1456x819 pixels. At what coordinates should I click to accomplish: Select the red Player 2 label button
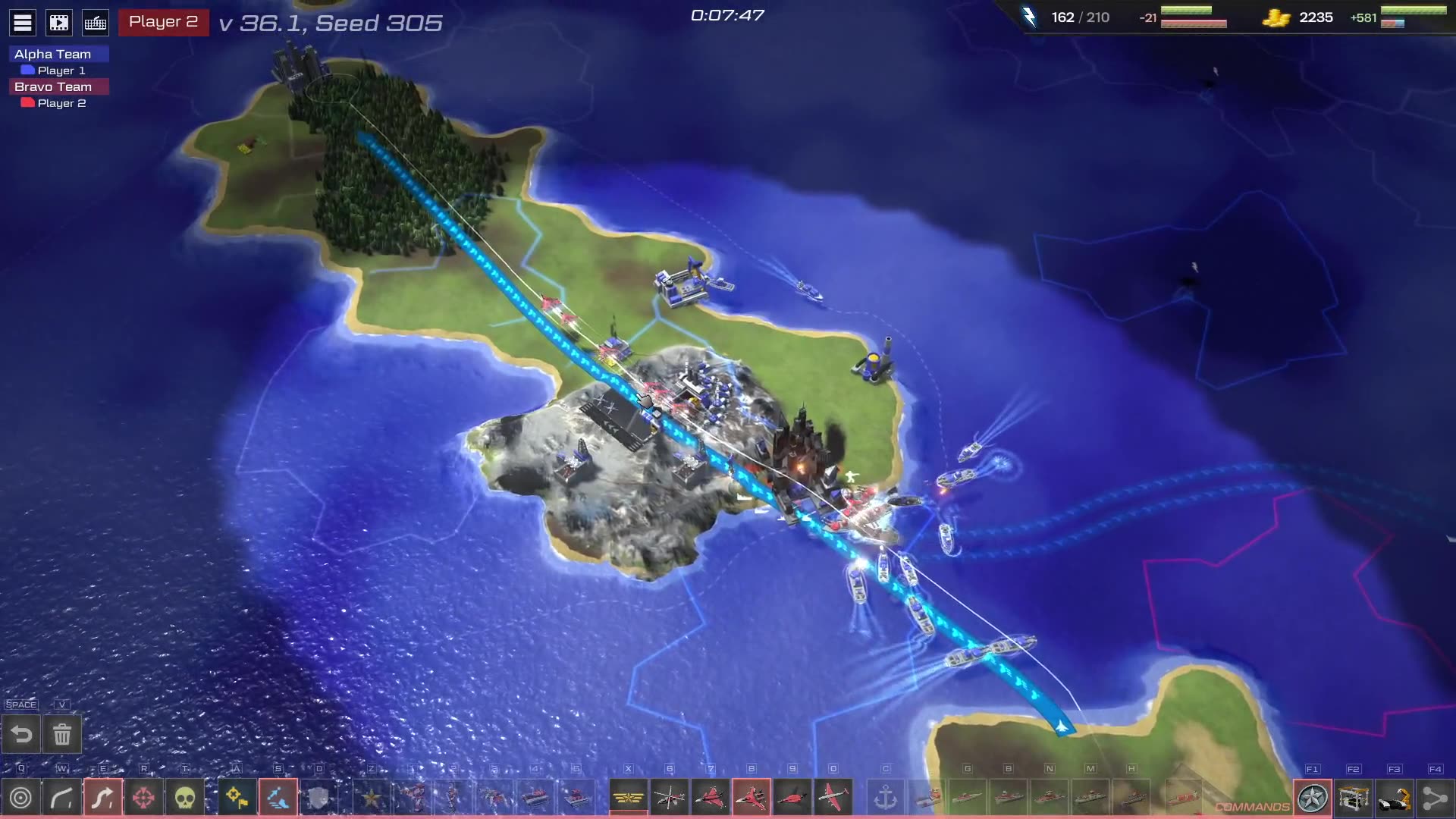point(163,22)
